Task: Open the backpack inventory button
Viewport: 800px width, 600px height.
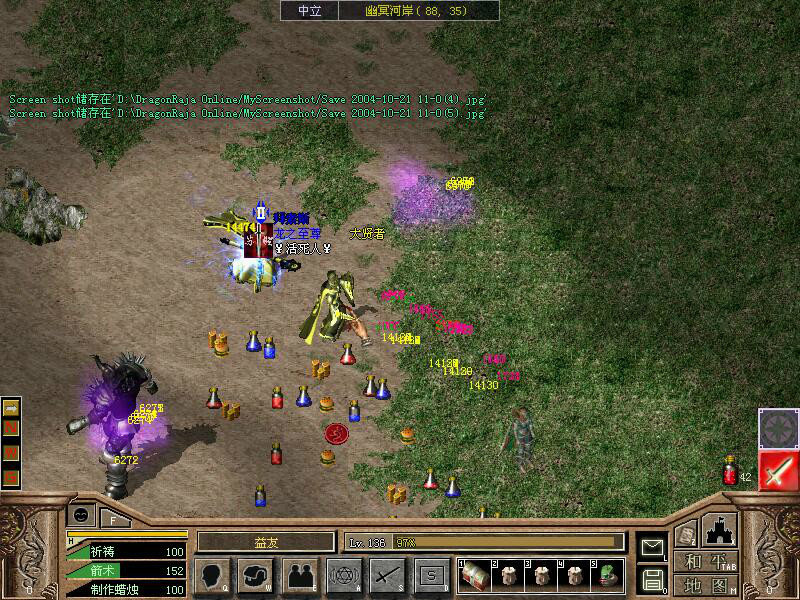Action: pos(256,574)
